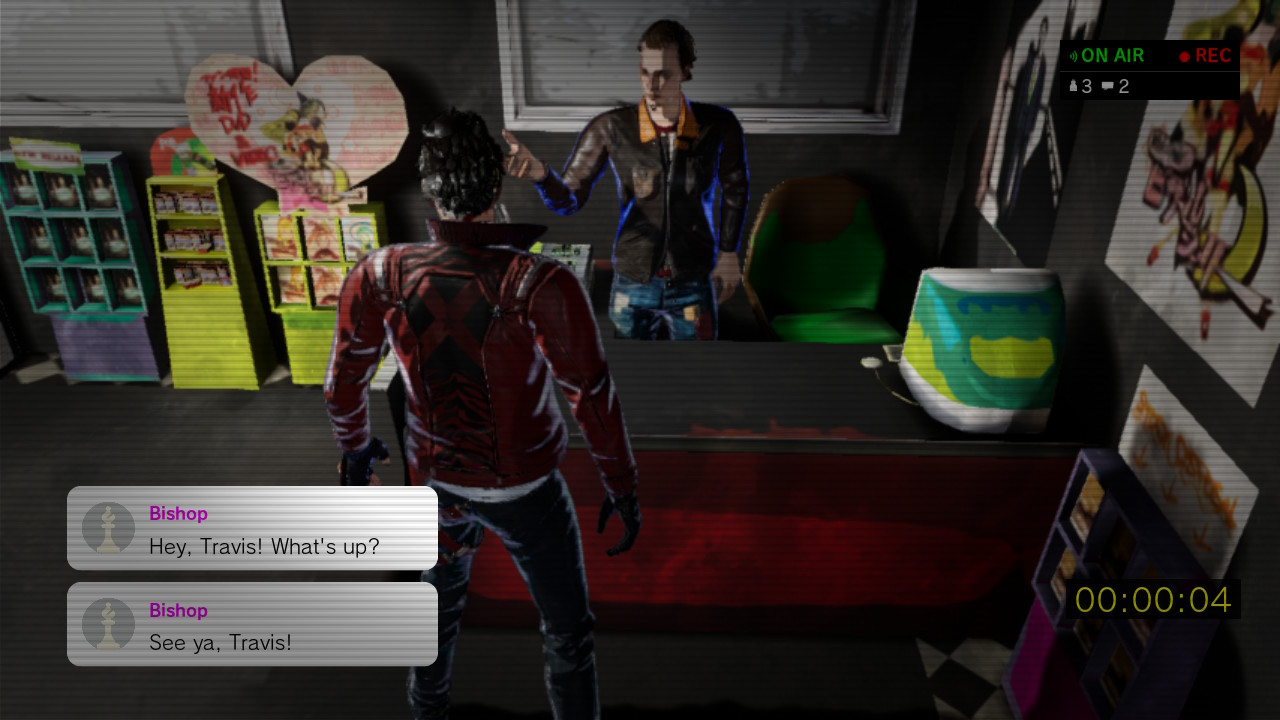Expand the first Bishop chat message
Image resolution: width=1280 pixels, height=720 pixels.
click(252, 528)
